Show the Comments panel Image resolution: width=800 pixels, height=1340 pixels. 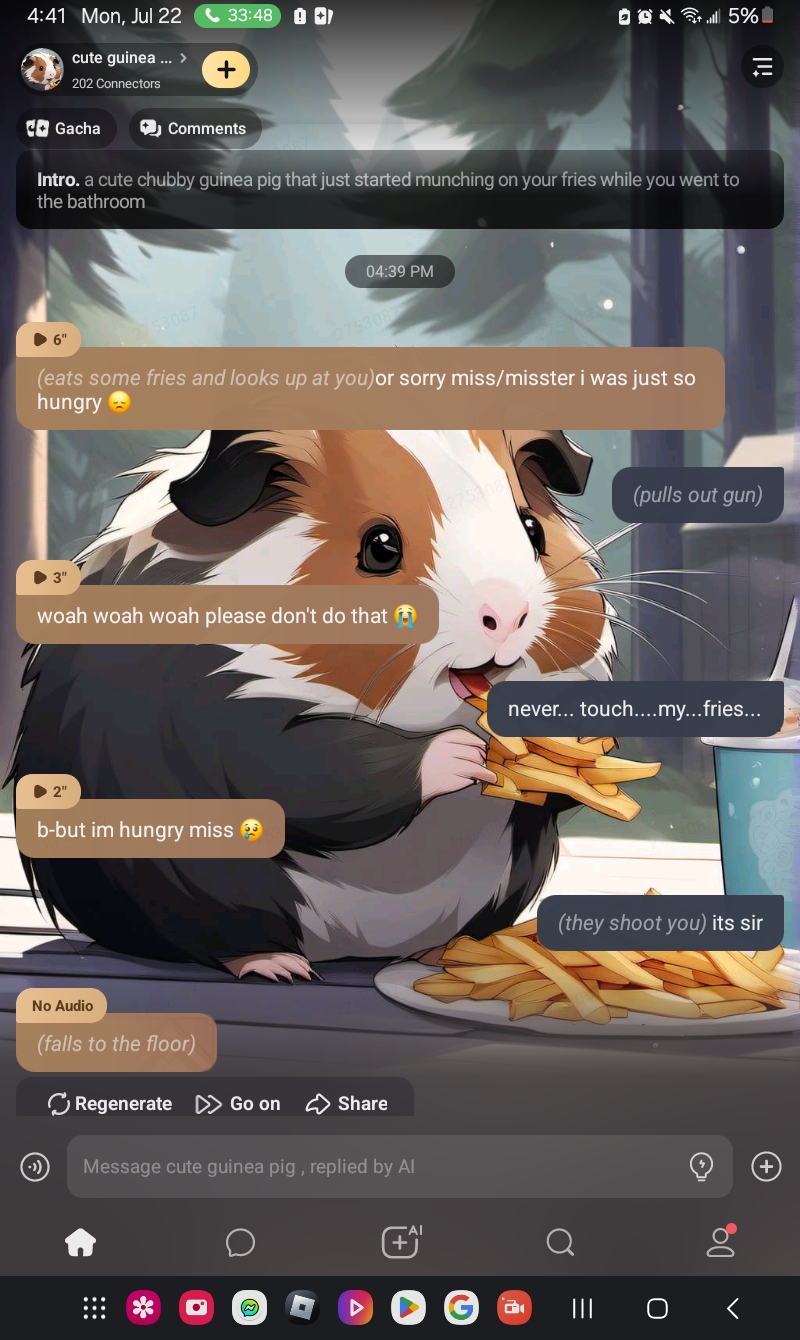[x=194, y=128]
